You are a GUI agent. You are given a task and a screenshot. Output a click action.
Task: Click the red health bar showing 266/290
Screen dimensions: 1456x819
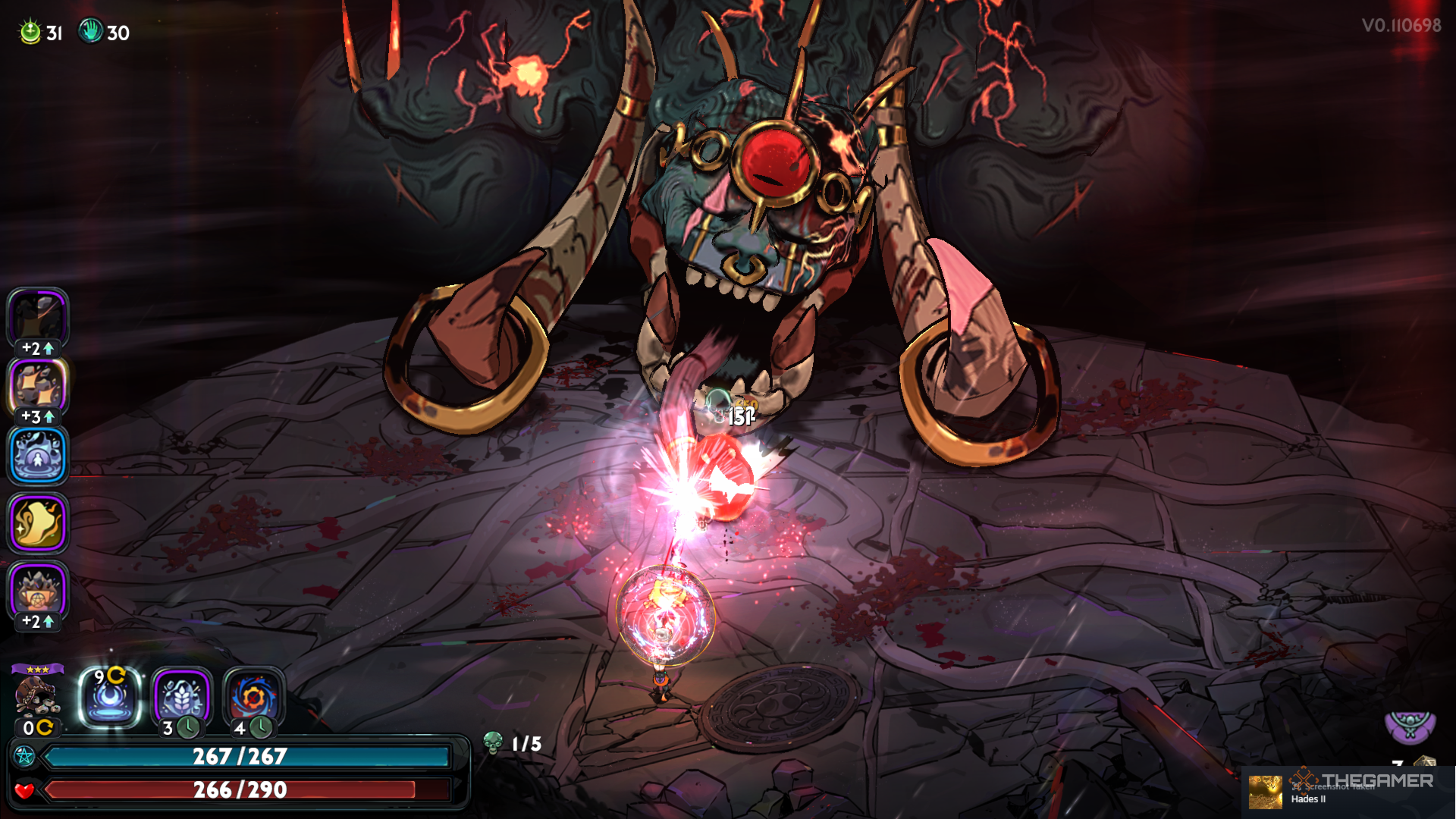pyautogui.click(x=243, y=790)
